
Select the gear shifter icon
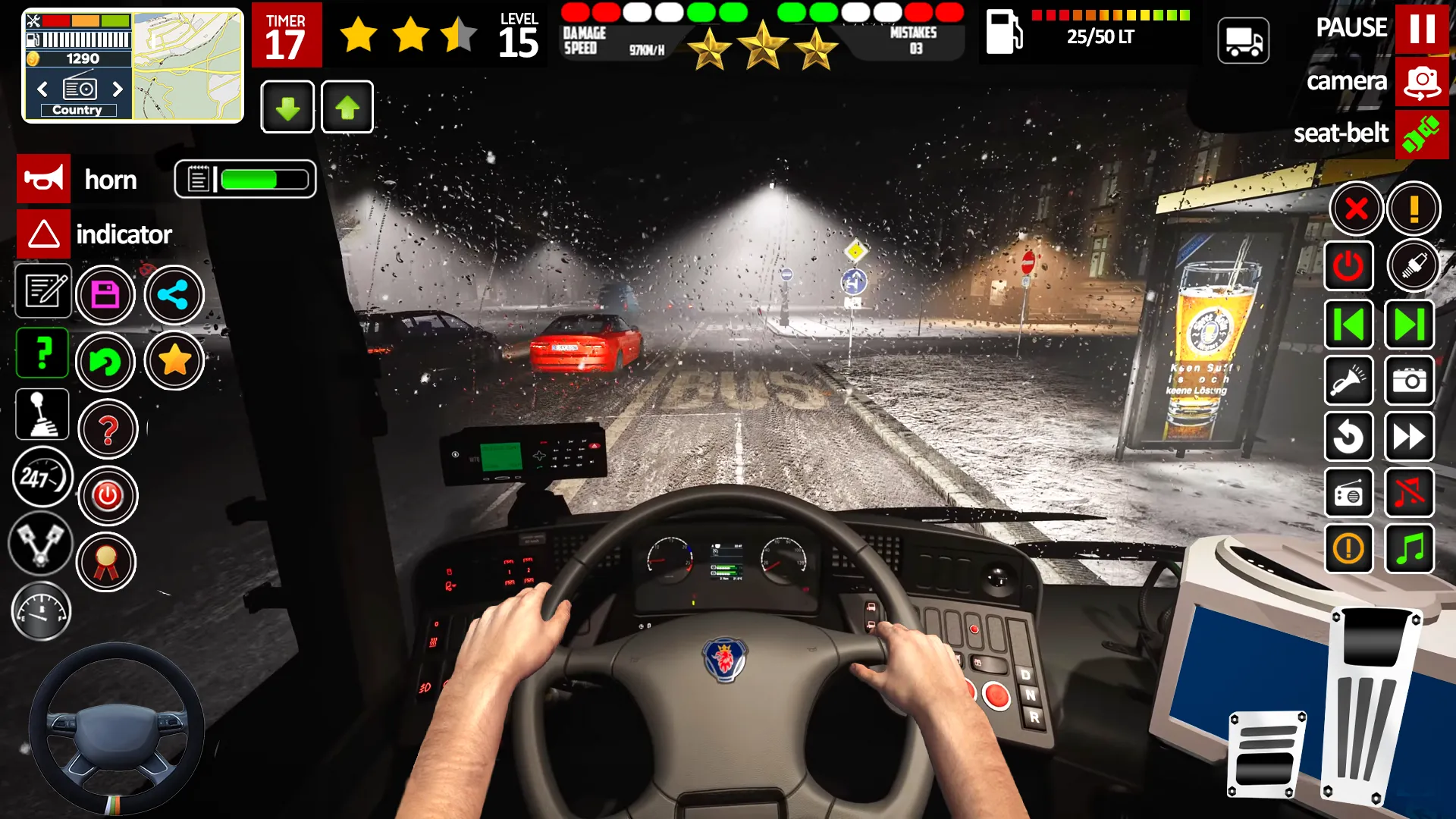tap(42, 414)
